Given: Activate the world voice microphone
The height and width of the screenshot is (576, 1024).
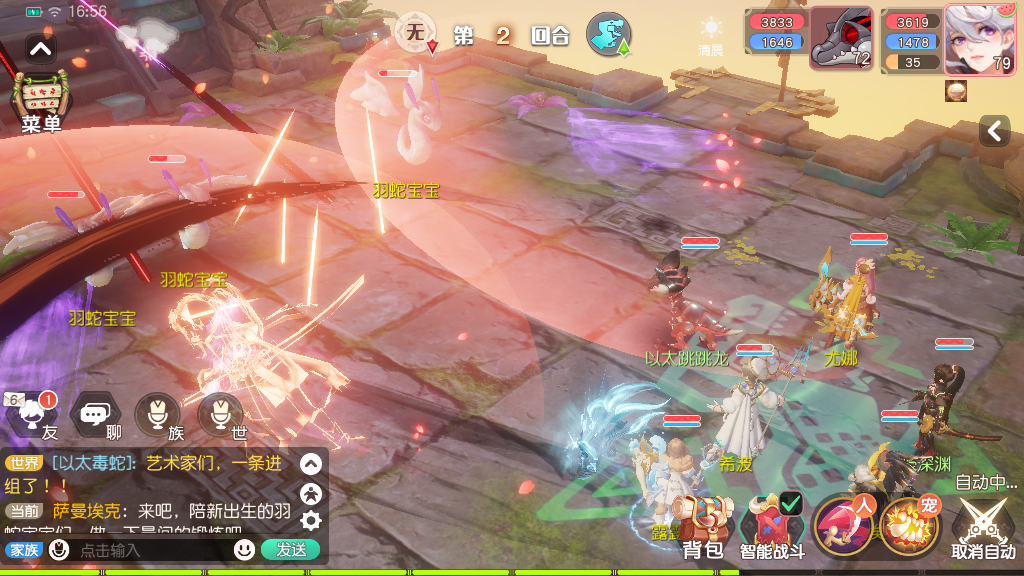Looking at the screenshot, I should coord(220,414).
